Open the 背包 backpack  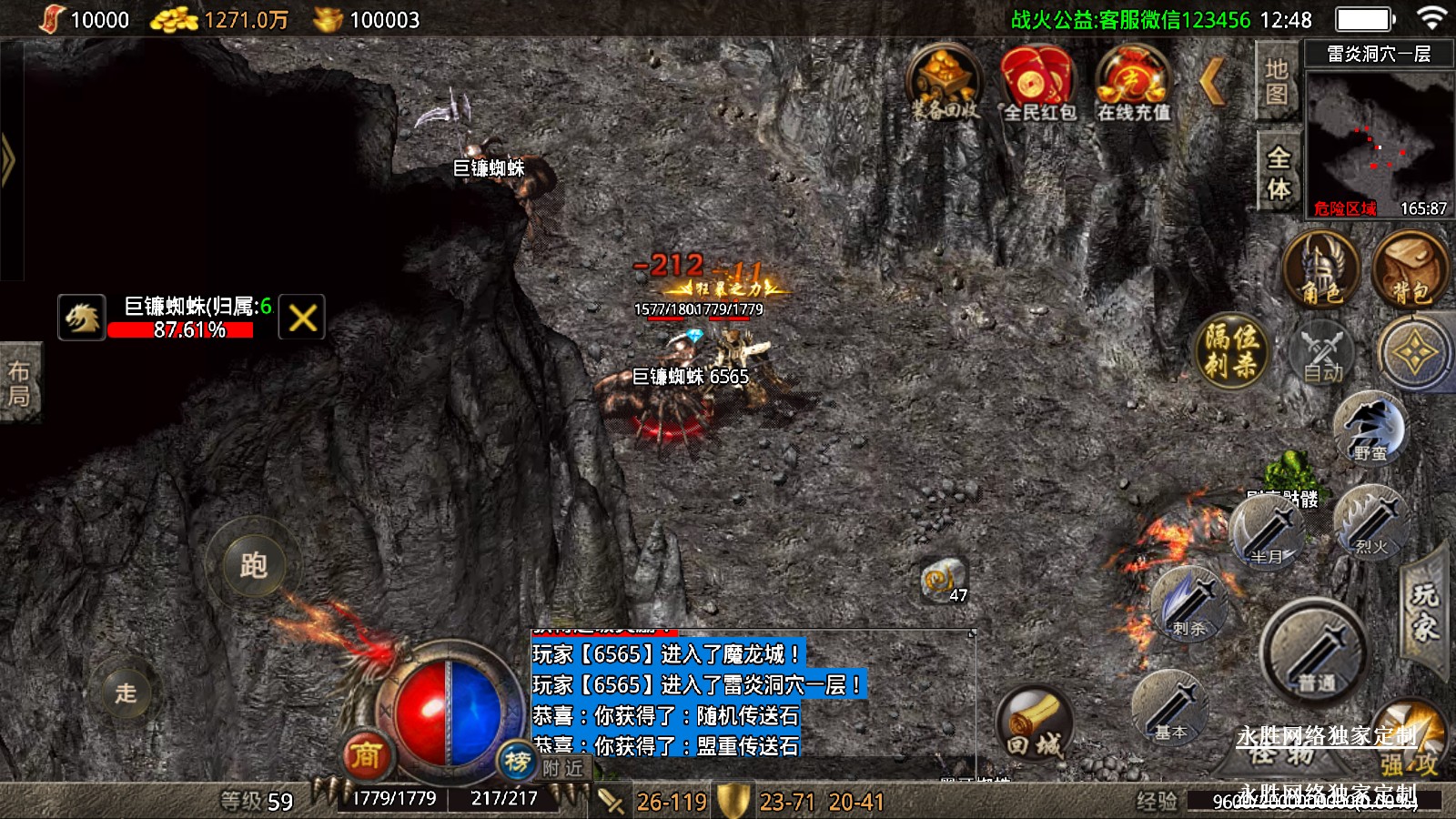(x=1410, y=269)
